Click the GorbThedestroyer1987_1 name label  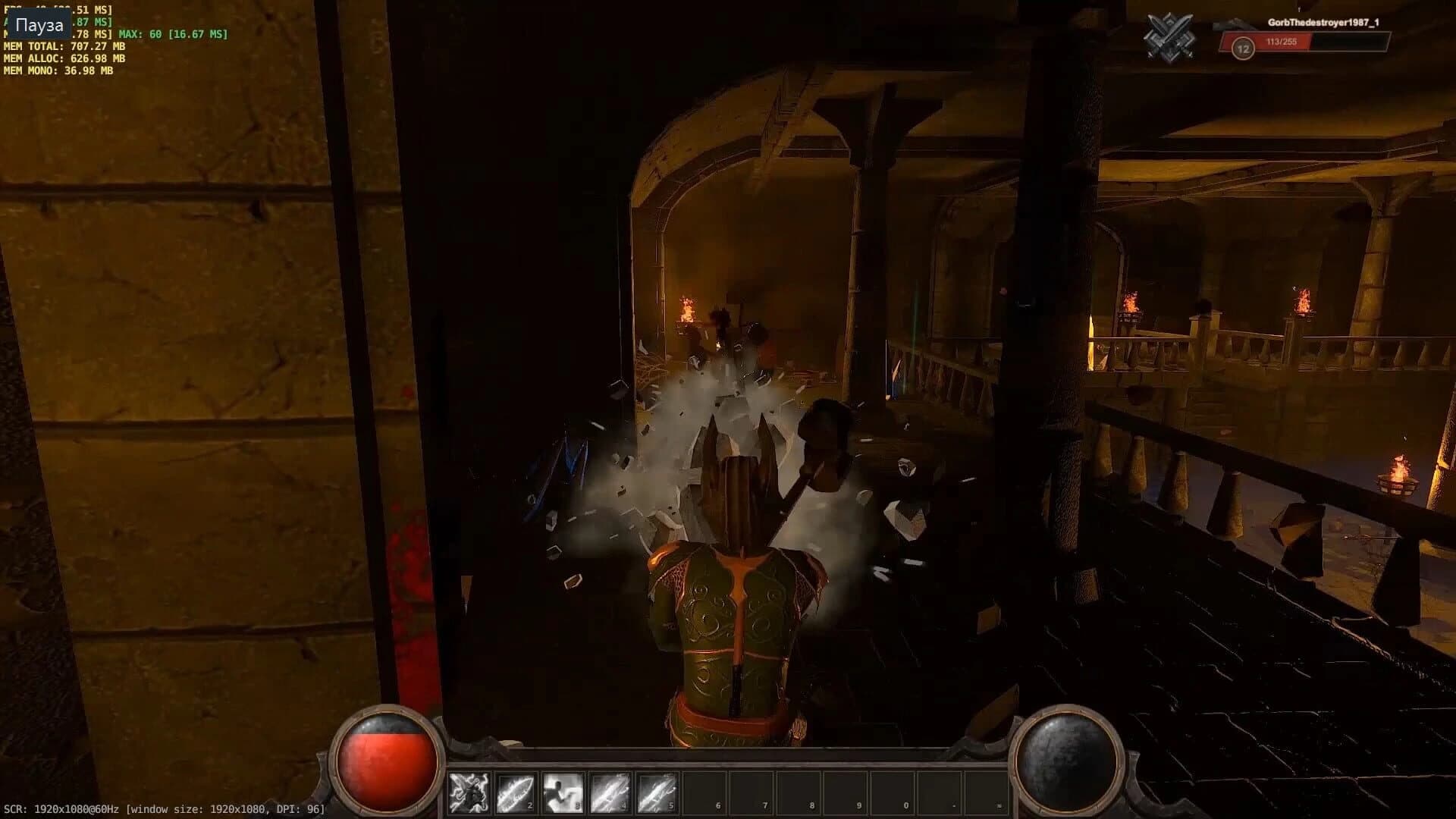[1322, 24]
